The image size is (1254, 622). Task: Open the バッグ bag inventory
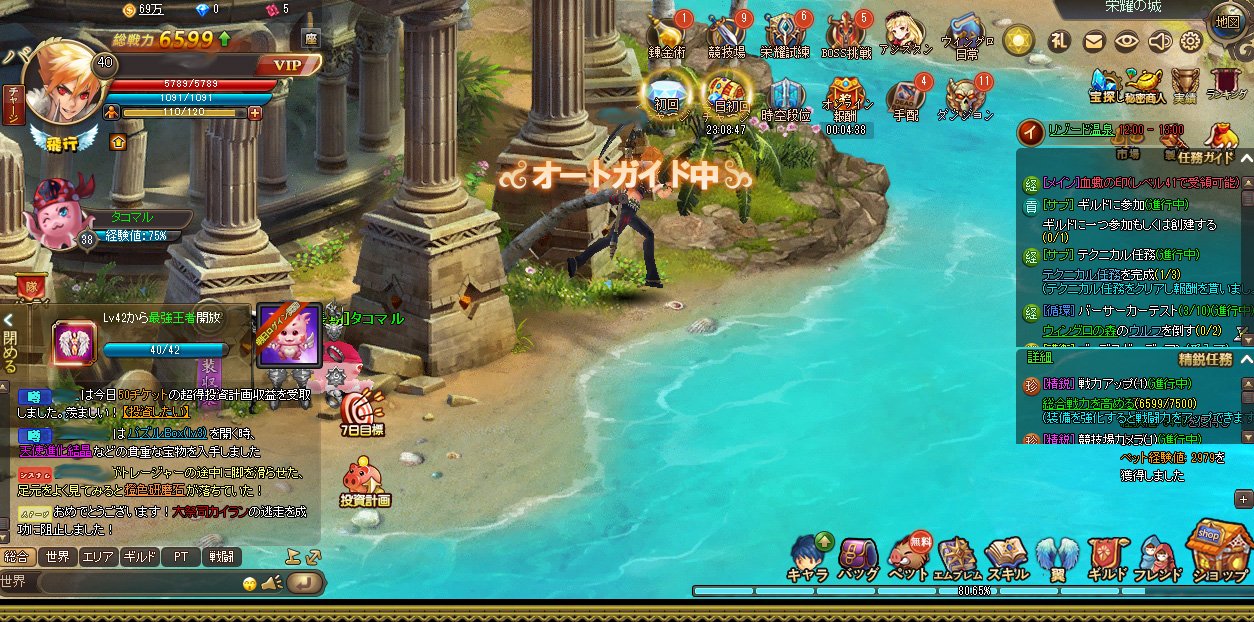point(858,558)
